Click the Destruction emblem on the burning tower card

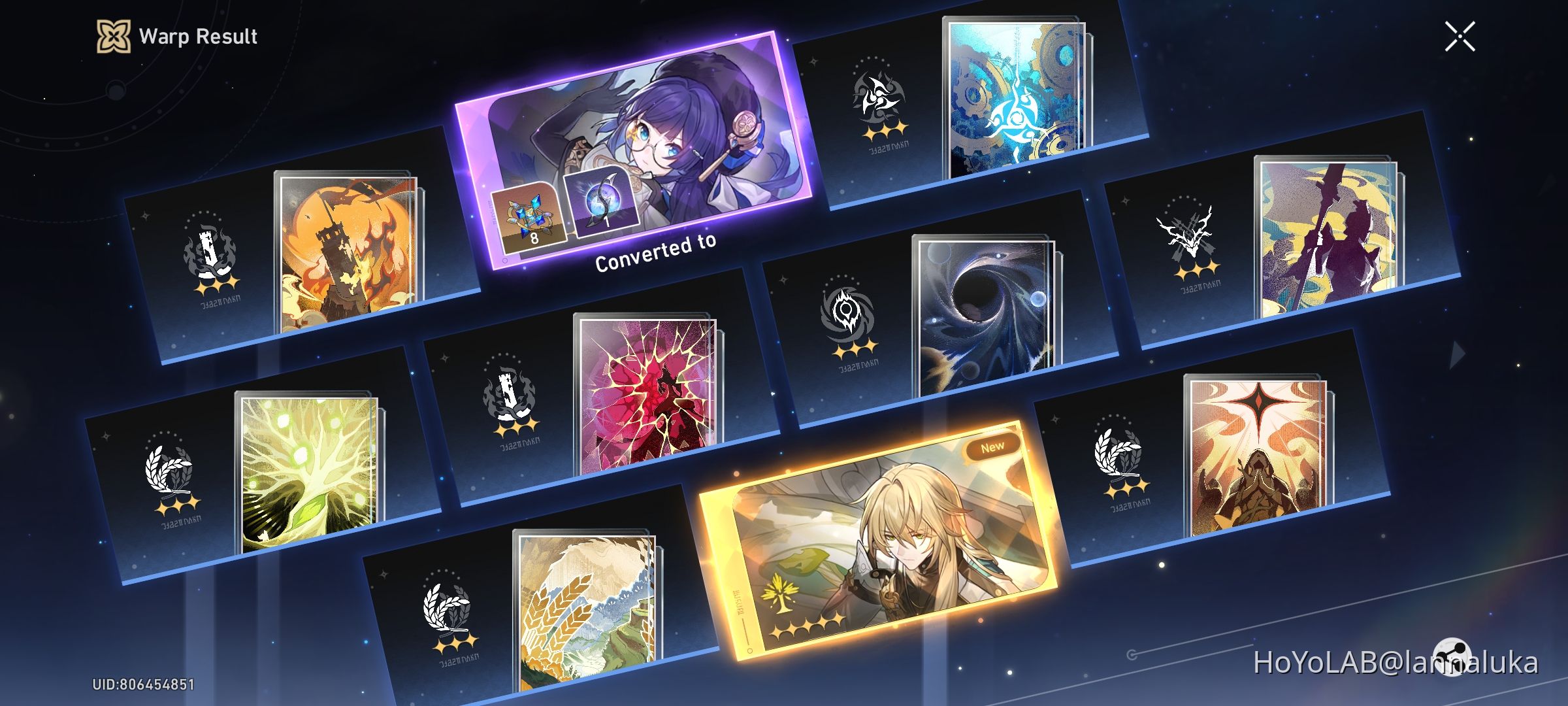point(208,252)
